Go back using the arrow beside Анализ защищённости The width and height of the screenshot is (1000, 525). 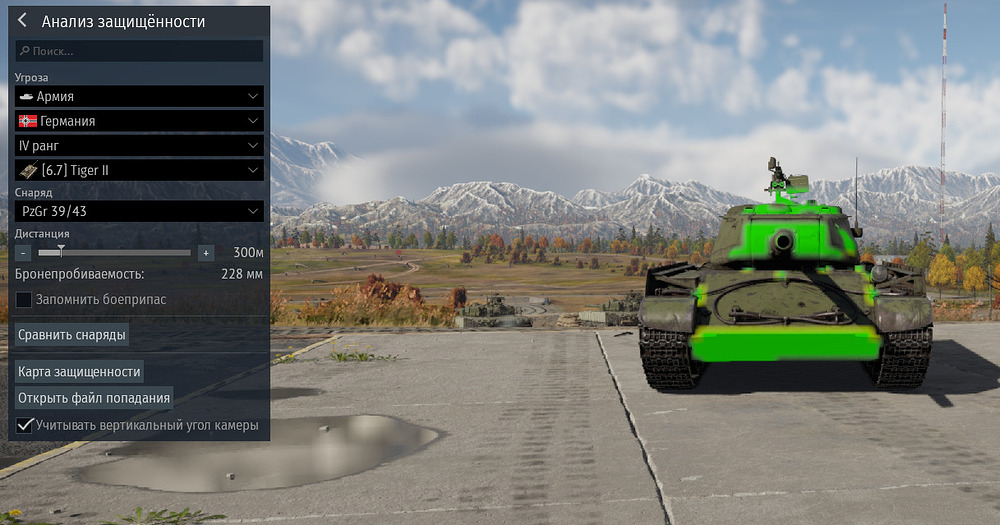point(22,21)
